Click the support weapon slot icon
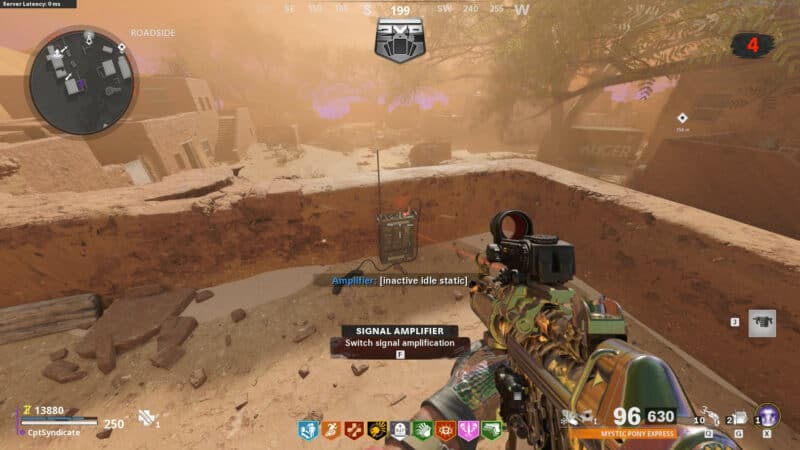This screenshot has width=800, height=450. pos(762,323)
